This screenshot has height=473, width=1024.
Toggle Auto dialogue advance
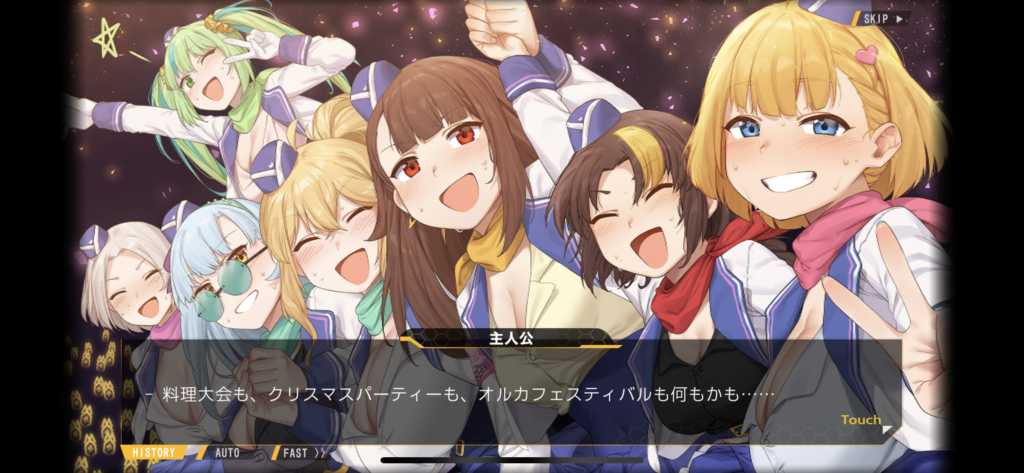click(228, 453)
